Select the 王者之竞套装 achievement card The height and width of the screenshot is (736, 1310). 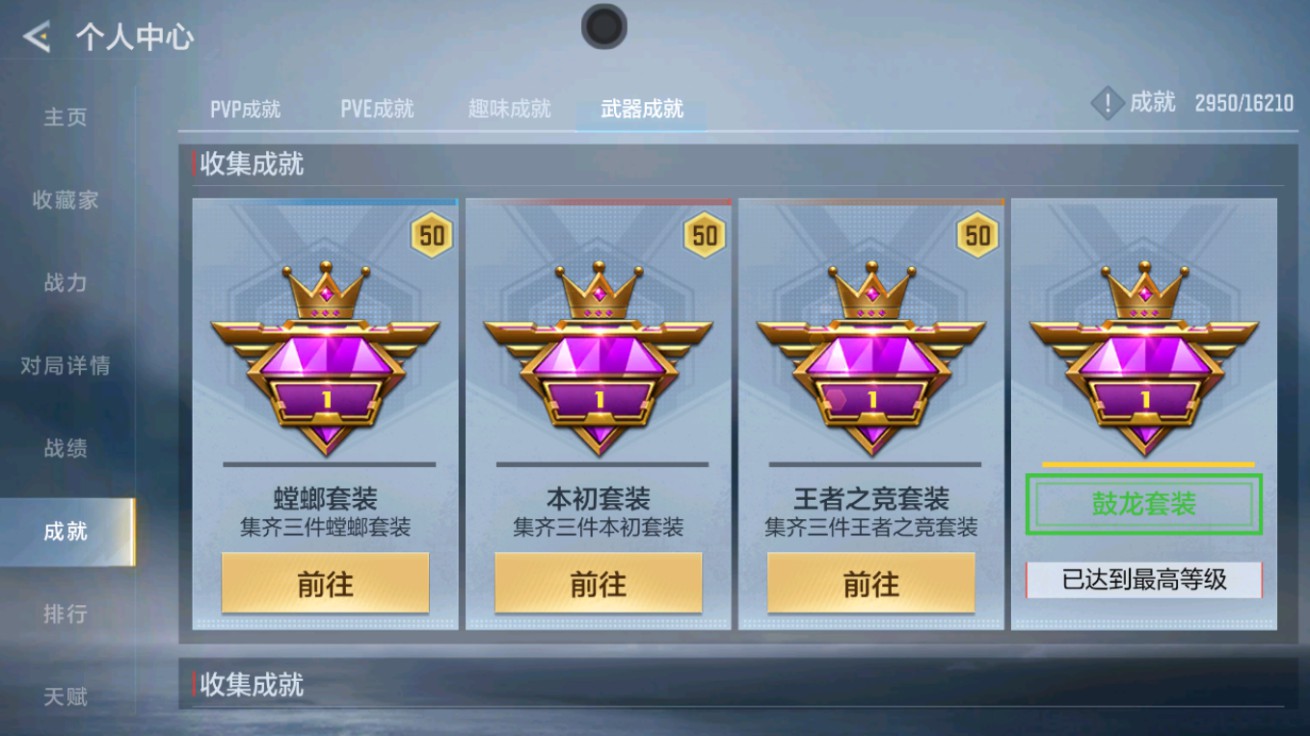point(870,415)
